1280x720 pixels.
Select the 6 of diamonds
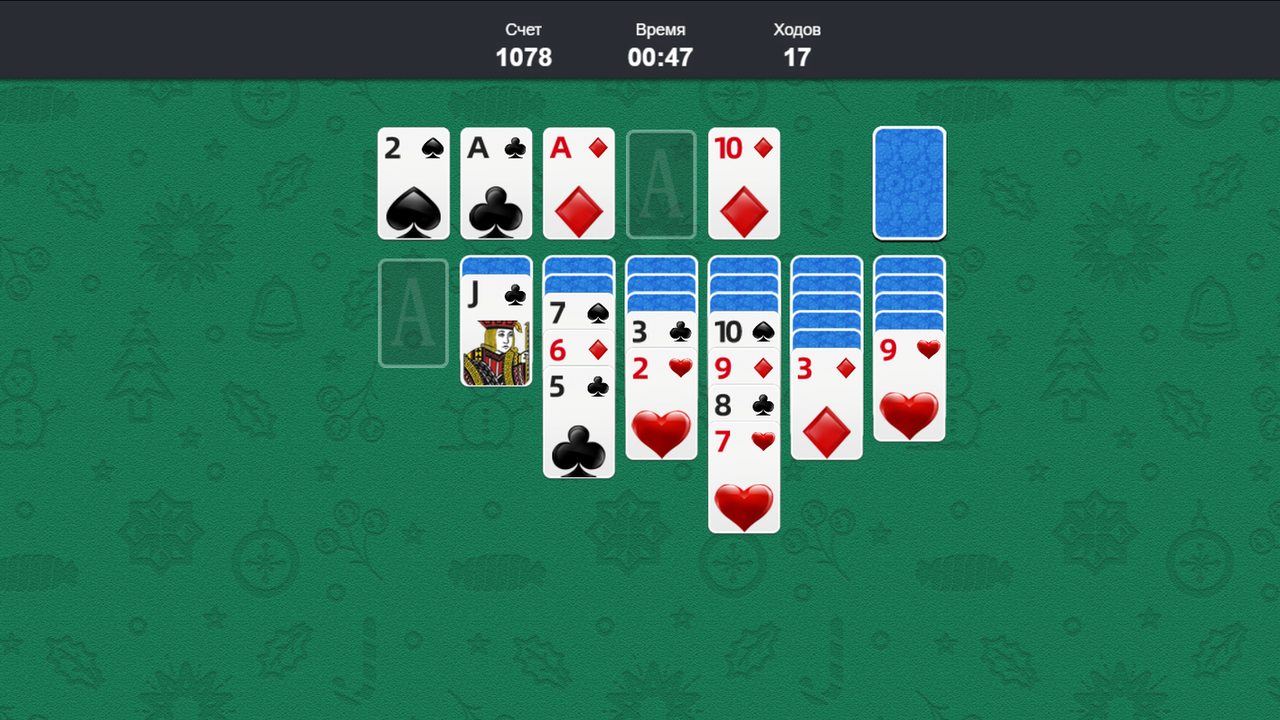pyautogui.click(x=579, y=350)
